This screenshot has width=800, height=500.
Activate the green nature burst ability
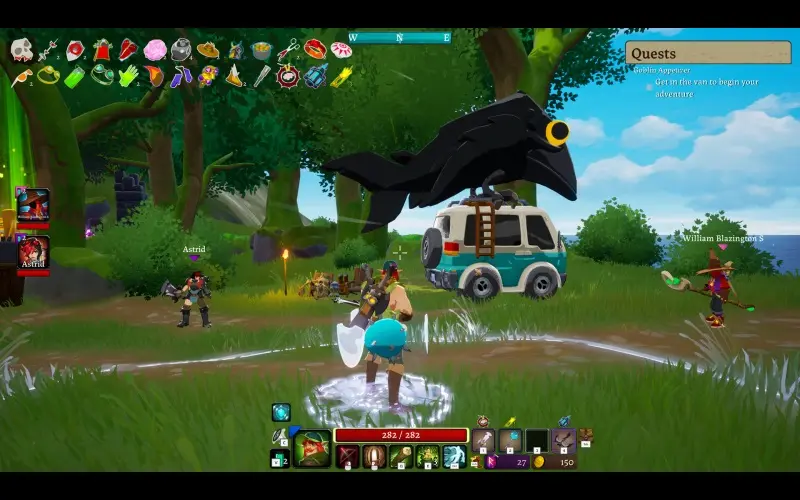(428, 457)
